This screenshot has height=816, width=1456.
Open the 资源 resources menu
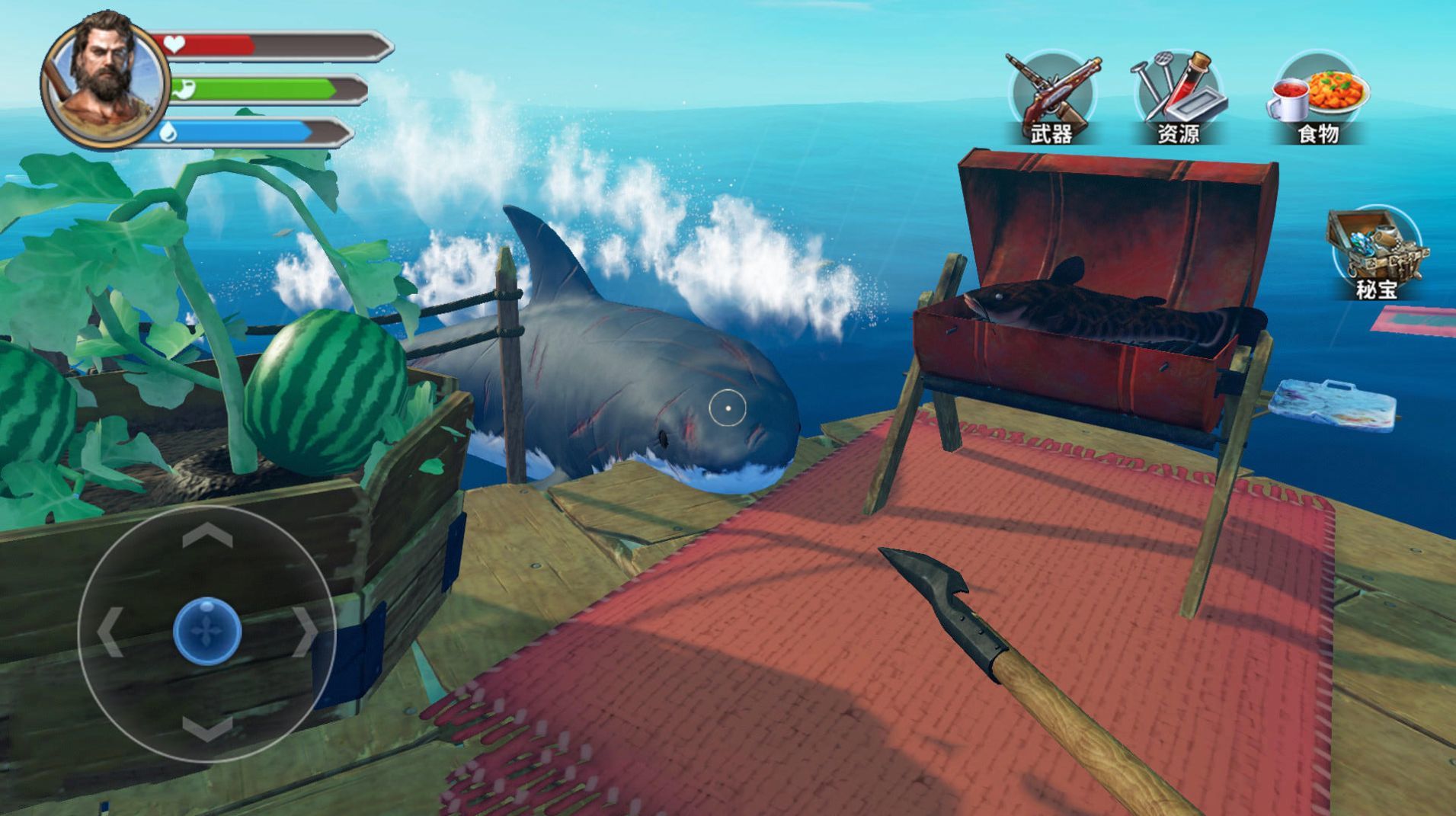pyautogui.click(x=1179, y=98)
